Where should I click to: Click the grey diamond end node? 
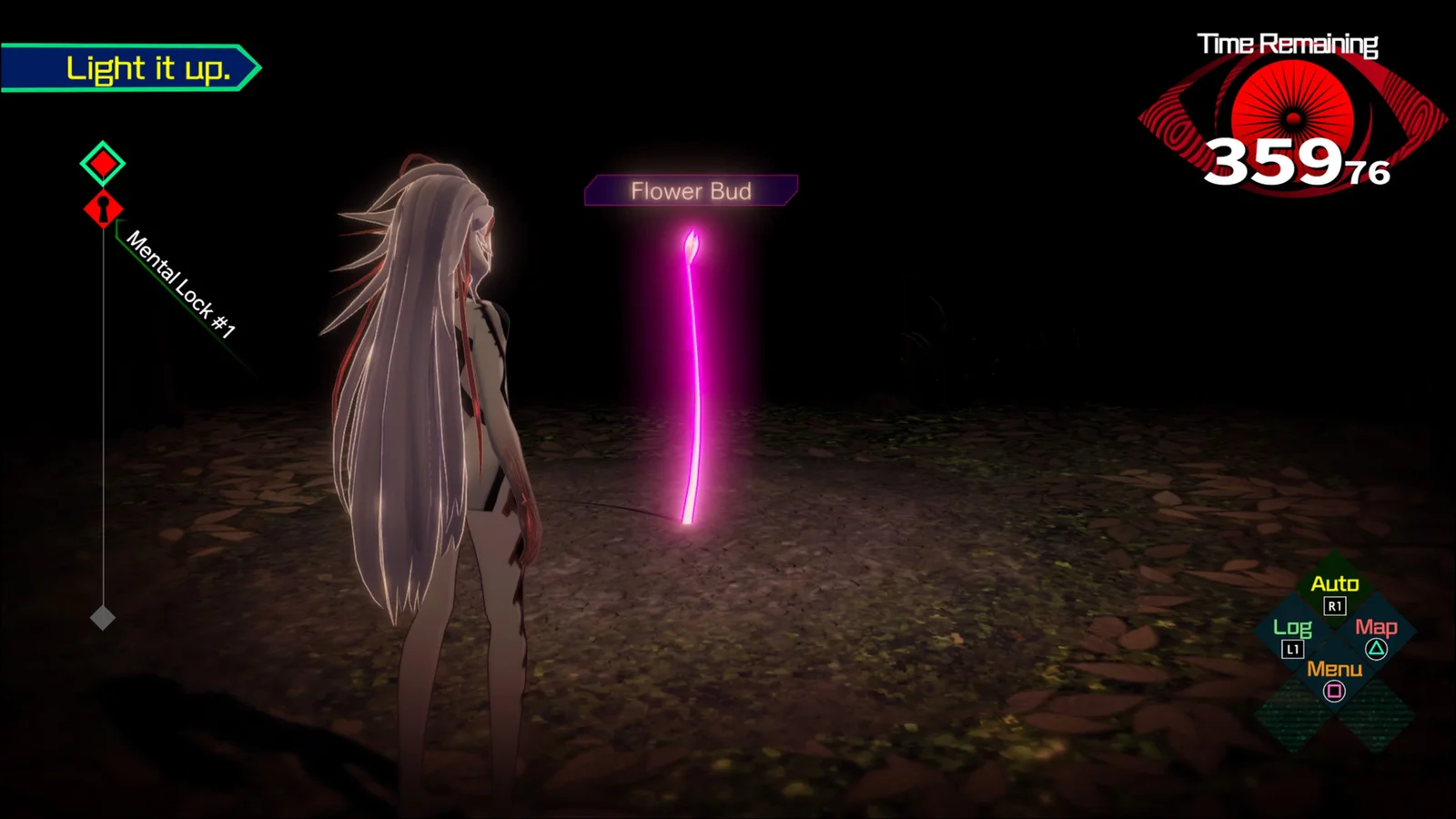click(103, 618)
